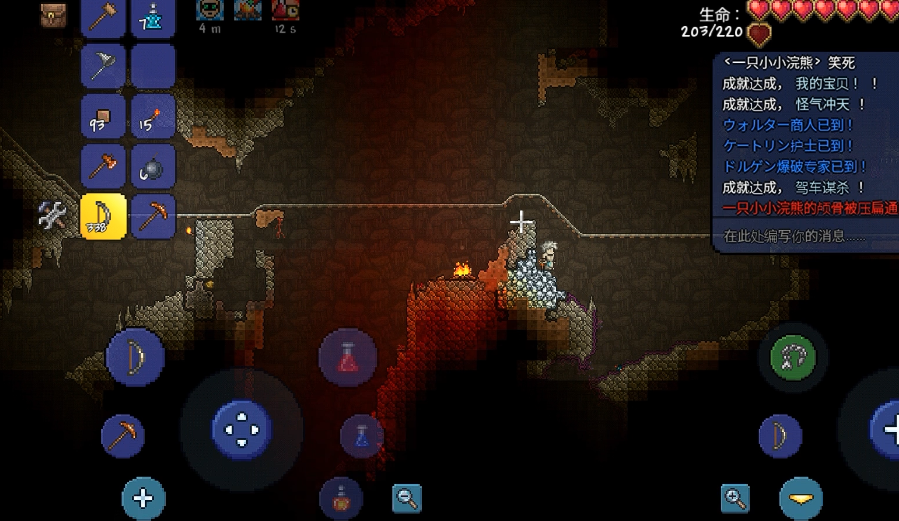Click the zoom-in magnifier button
The width and height of the screenshot is (899, 521).
[736, 497]
